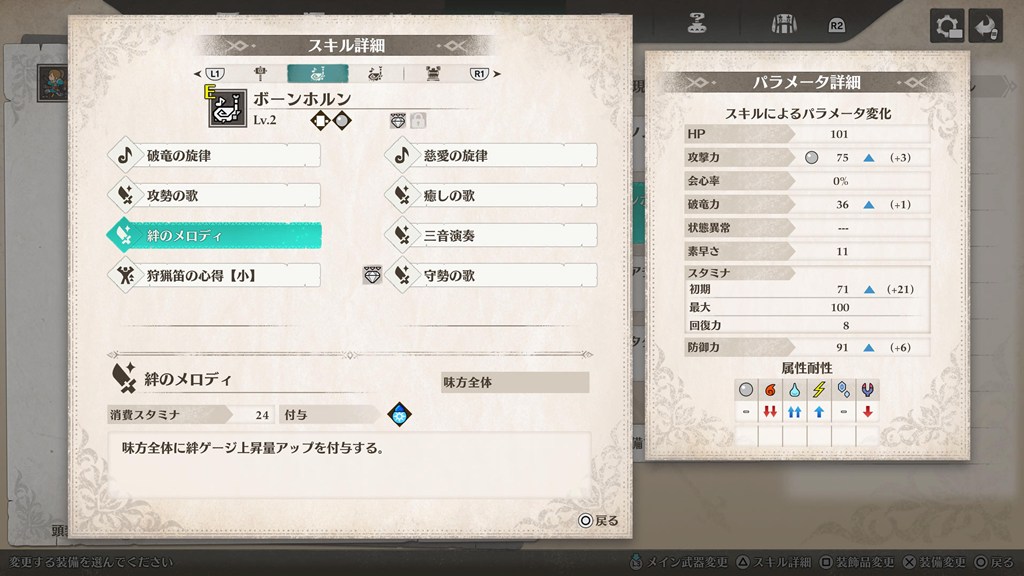Choose the 攻勢の歌 skill entry
The image size is (1024, 576).
[x=213, y=195]
